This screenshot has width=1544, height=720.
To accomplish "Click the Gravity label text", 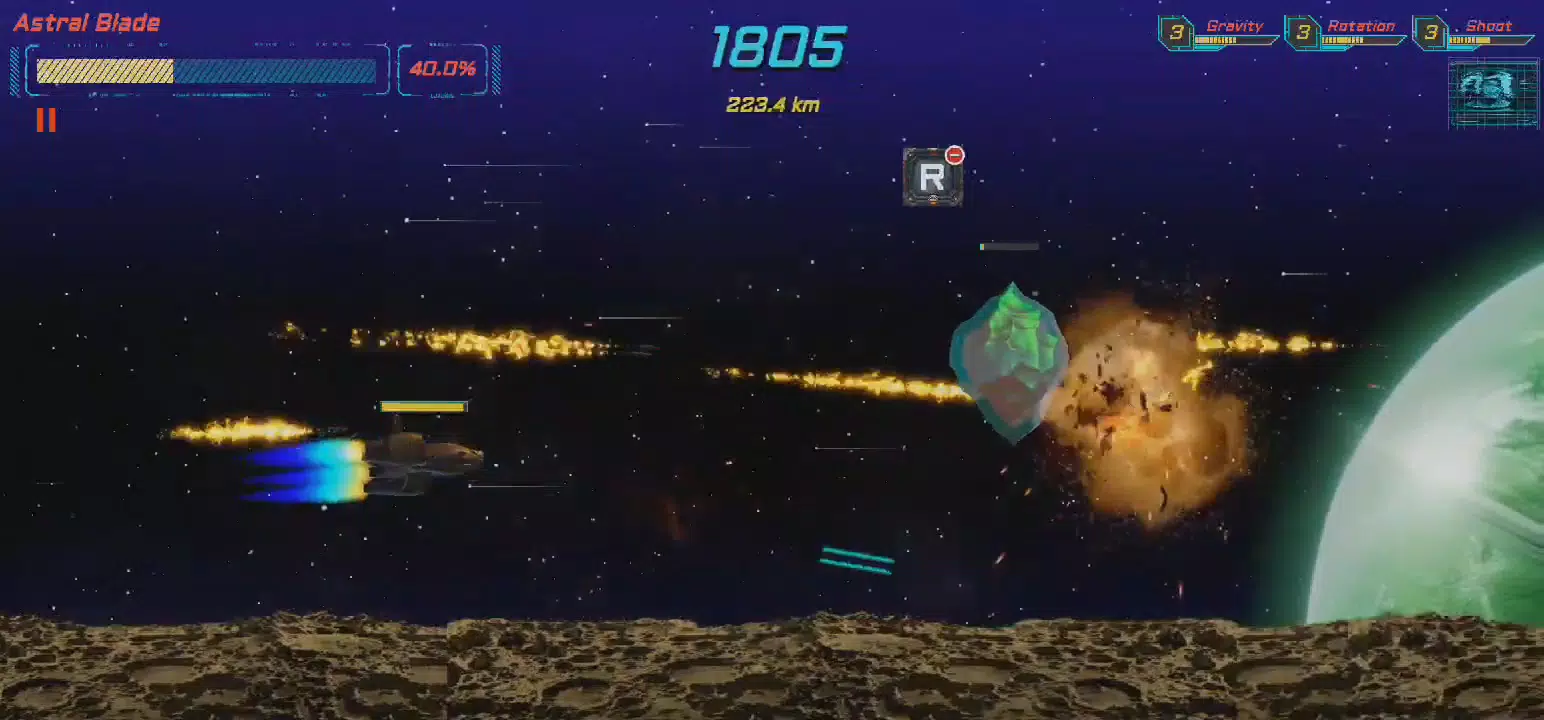I will point(1237,25).
